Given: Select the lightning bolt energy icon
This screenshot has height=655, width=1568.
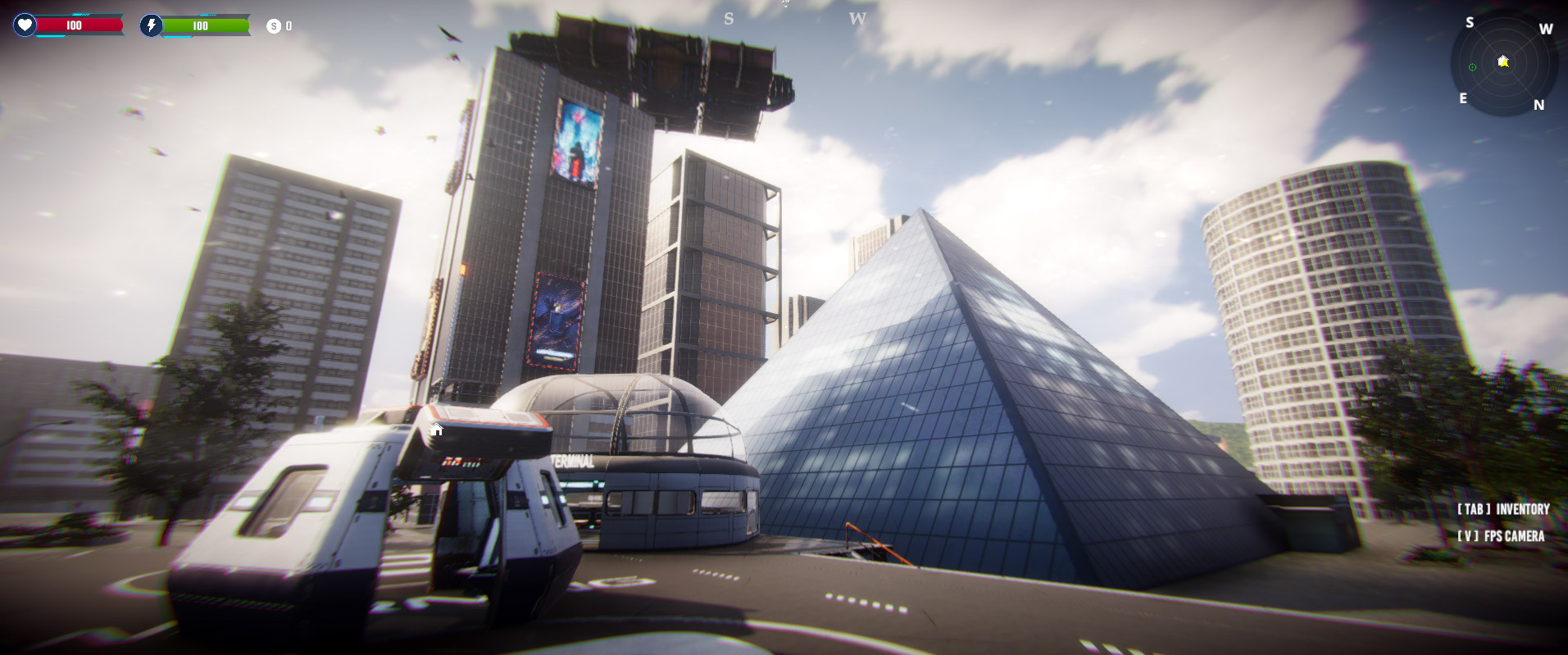Looking at the screenshot, I should coord(150,25).
